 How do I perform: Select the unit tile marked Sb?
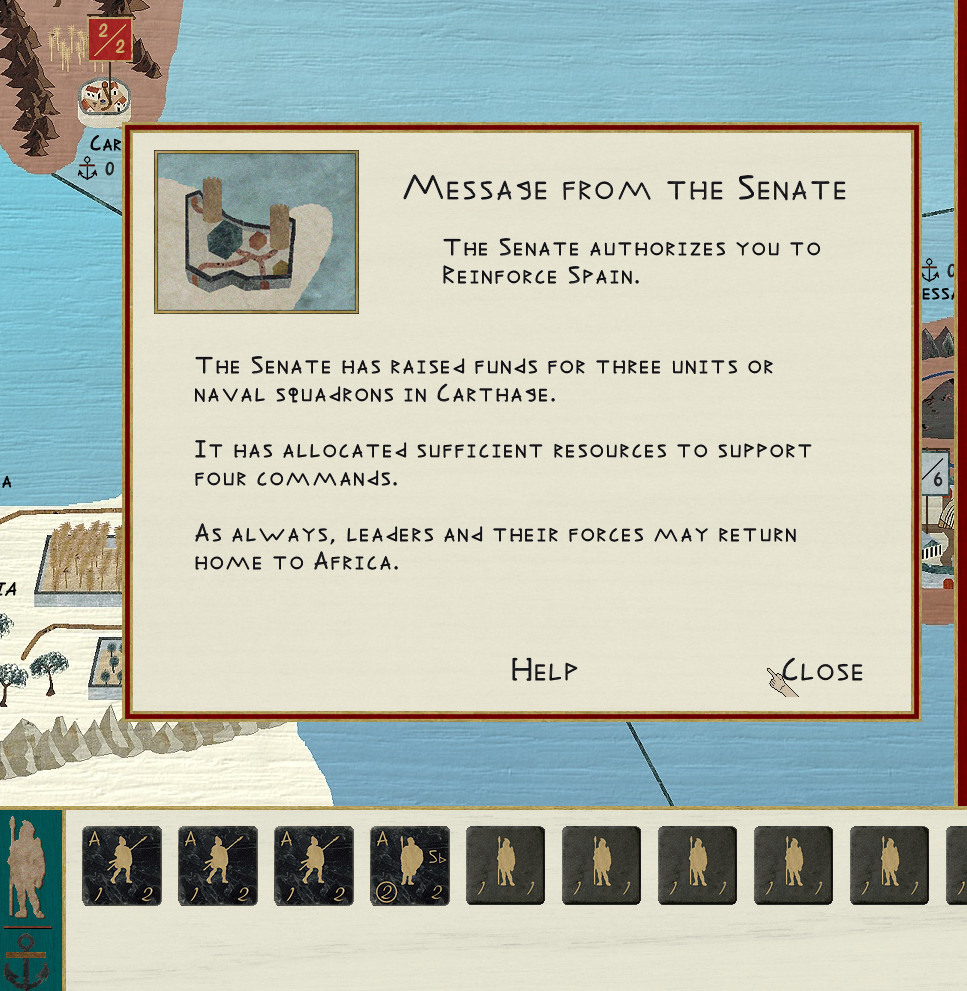tap(409, 866)
